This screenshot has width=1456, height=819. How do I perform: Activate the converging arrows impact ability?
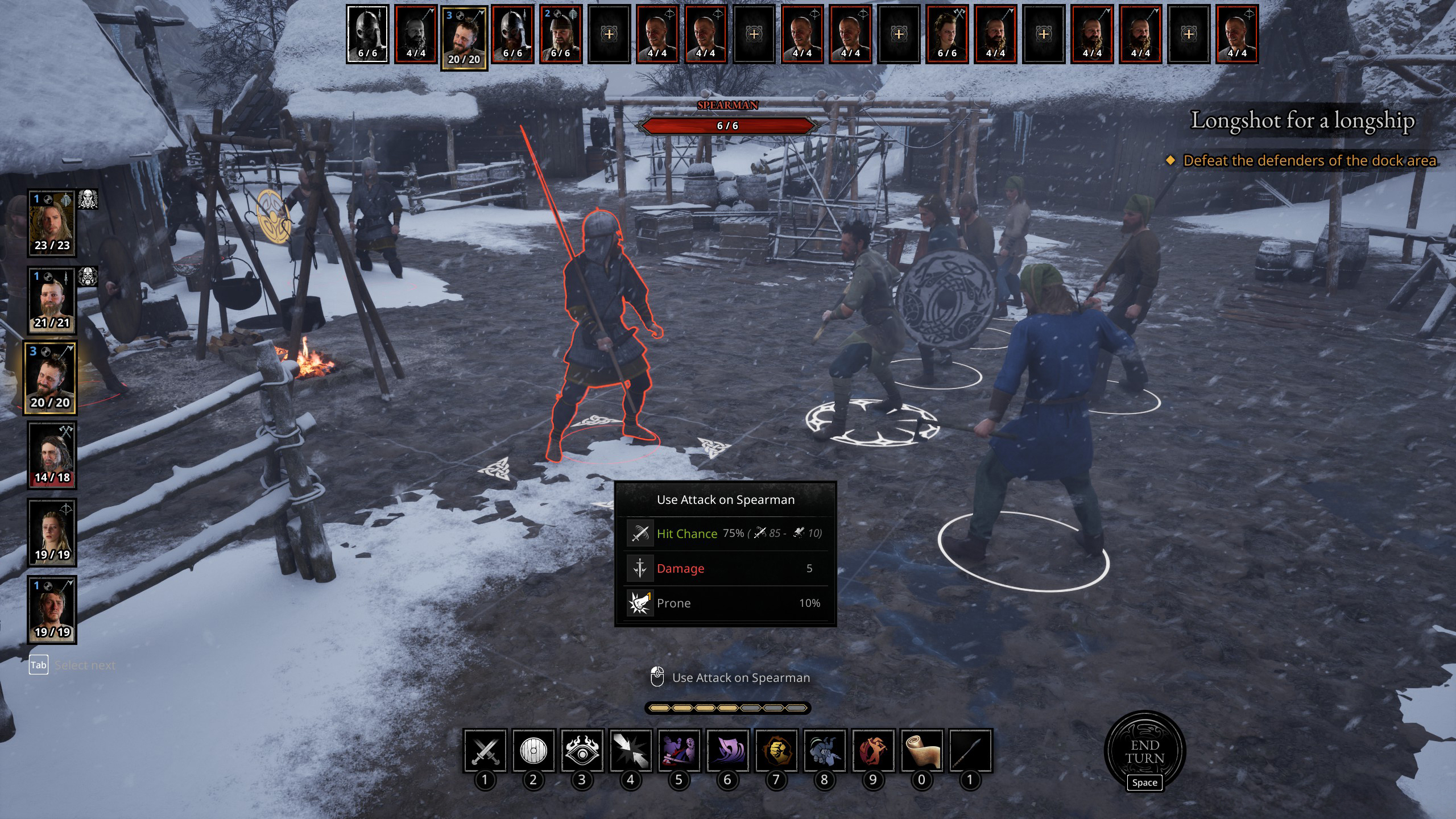630,751
